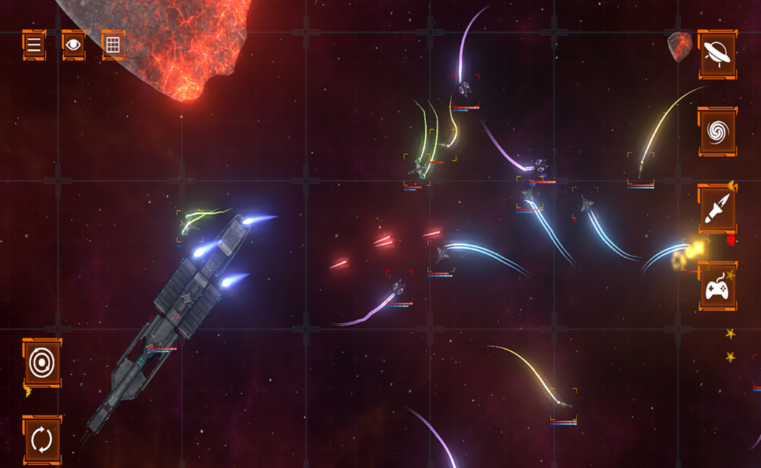Click the concentric circles target button

pyautogui.click(x=42, y=364)
